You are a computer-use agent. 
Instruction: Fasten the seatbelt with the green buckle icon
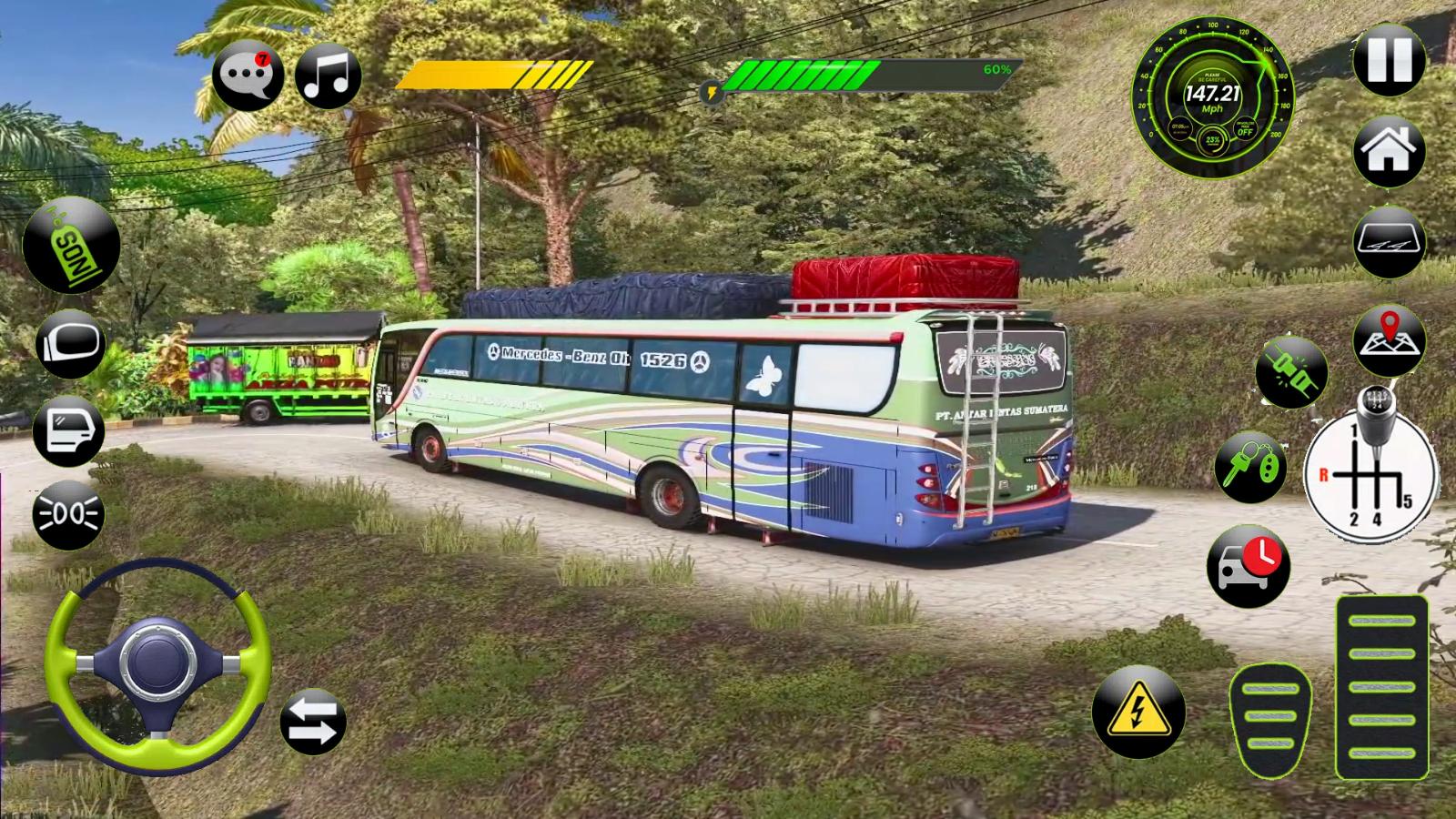coord(1290,371)
